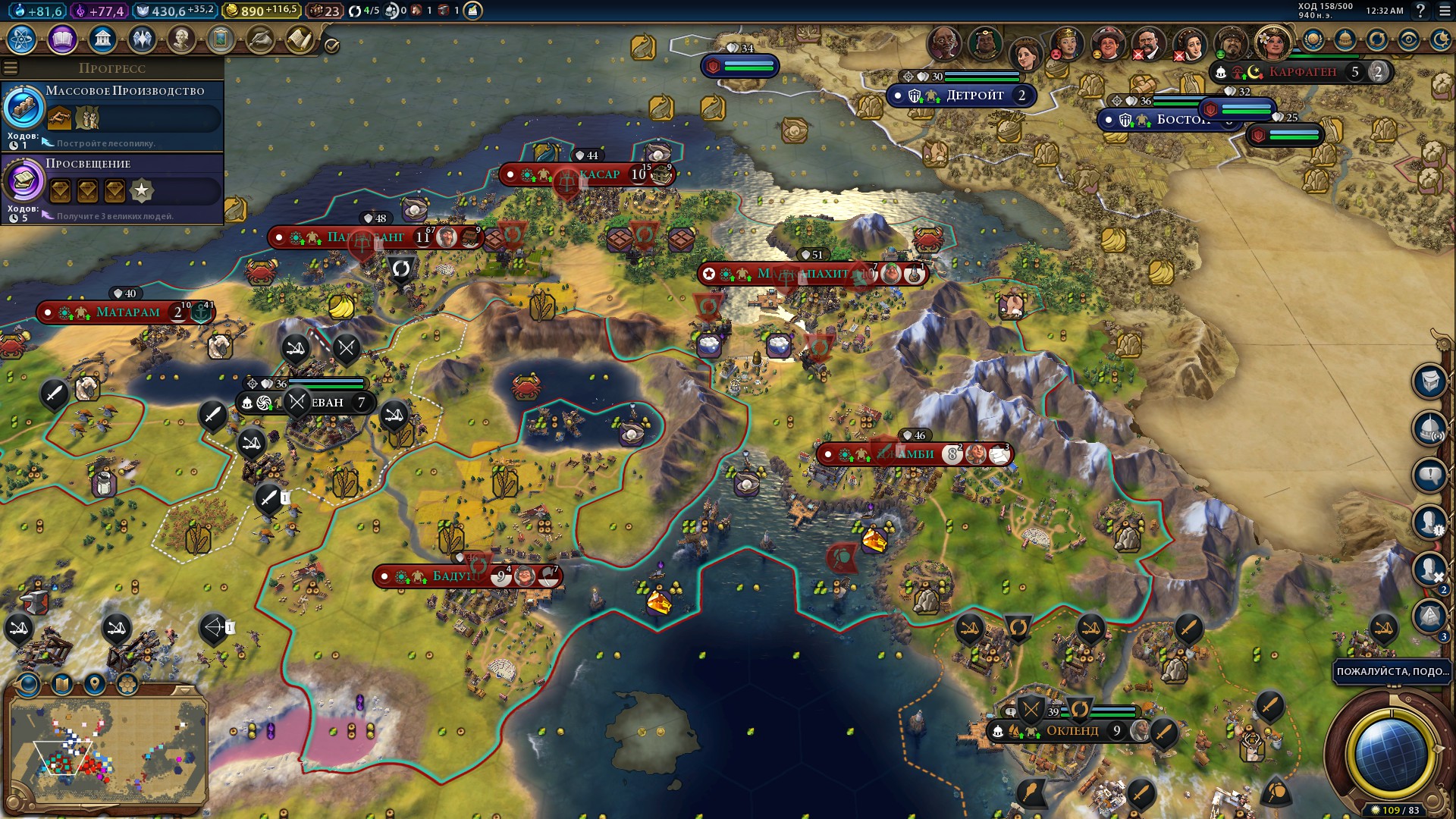Open the main game menu button
The width and height of the screenshot is (1456, 819).
(1444, 11)
